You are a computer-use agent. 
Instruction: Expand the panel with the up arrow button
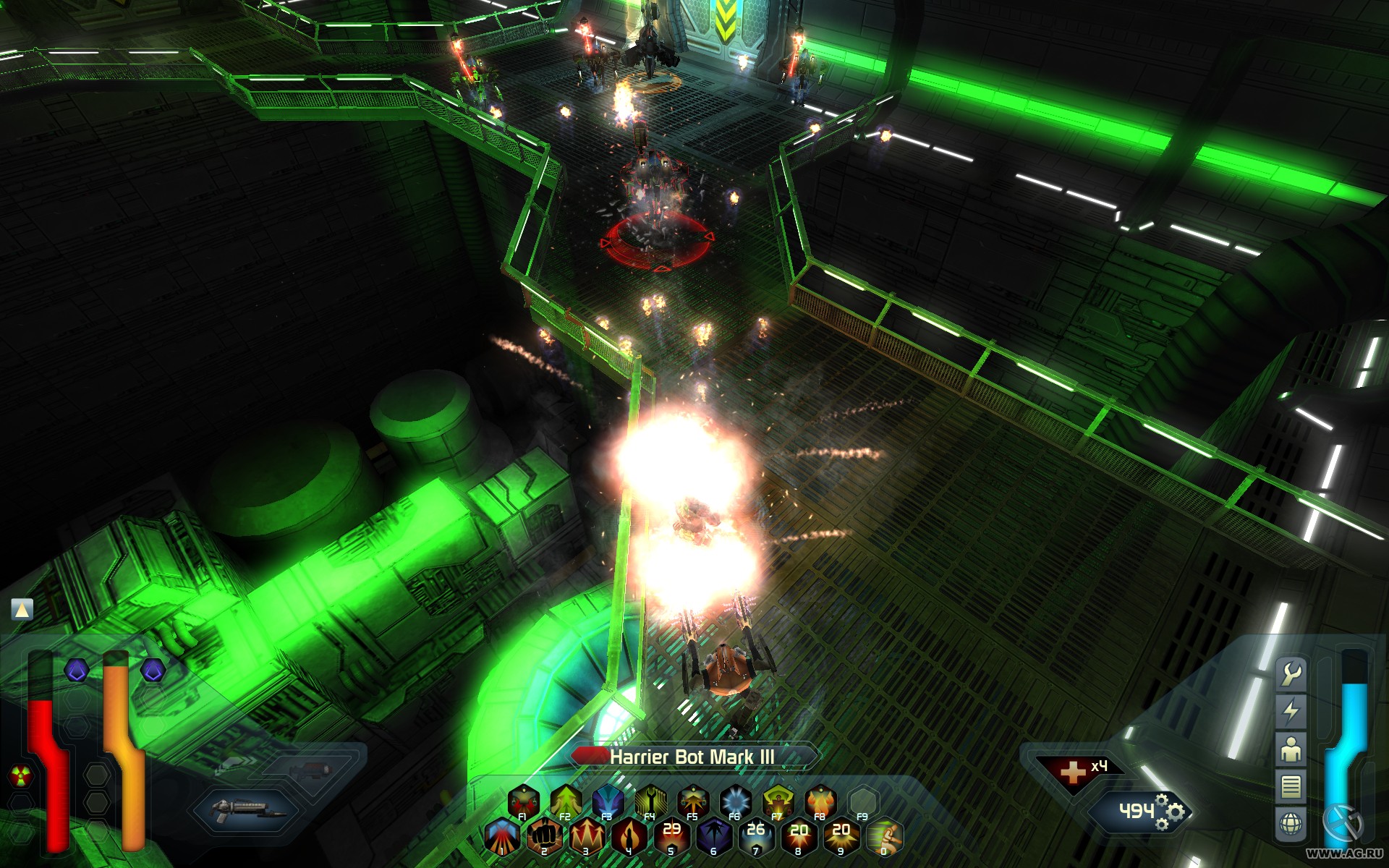click(22, 610)
